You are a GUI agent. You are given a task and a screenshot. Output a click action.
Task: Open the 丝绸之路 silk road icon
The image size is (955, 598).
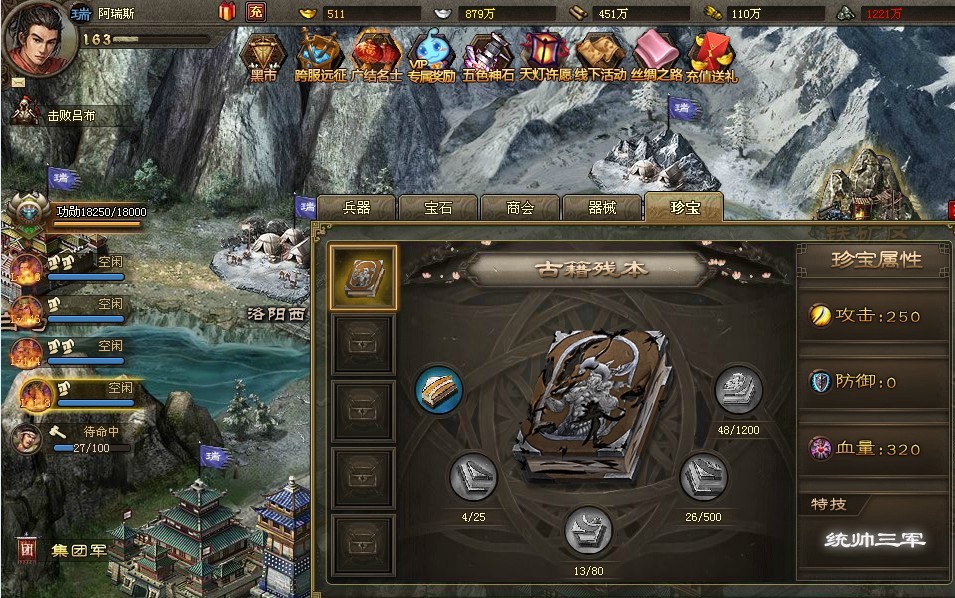point(656,53)
